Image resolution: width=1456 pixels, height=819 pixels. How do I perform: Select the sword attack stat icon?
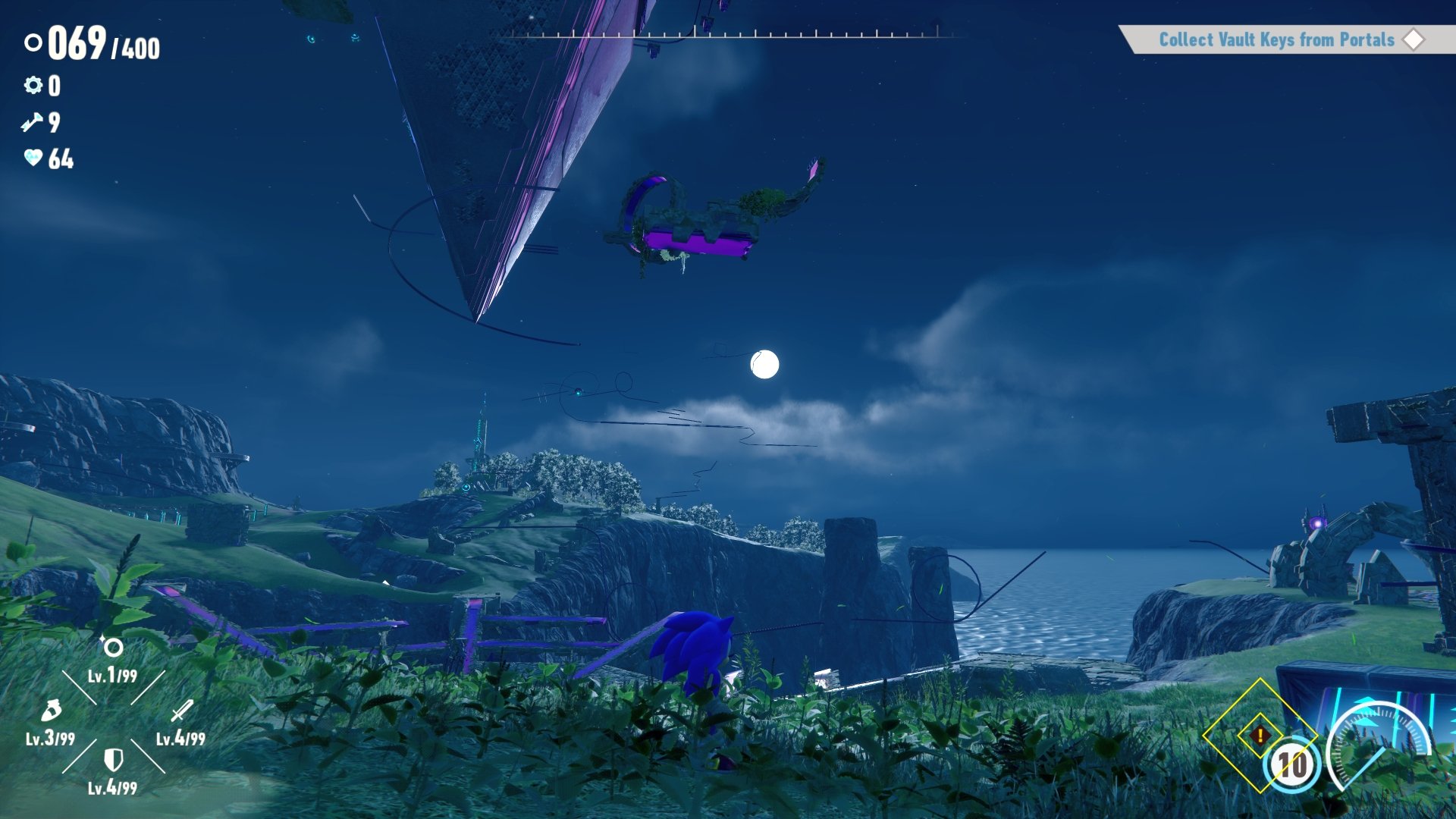tap(181, 711)
